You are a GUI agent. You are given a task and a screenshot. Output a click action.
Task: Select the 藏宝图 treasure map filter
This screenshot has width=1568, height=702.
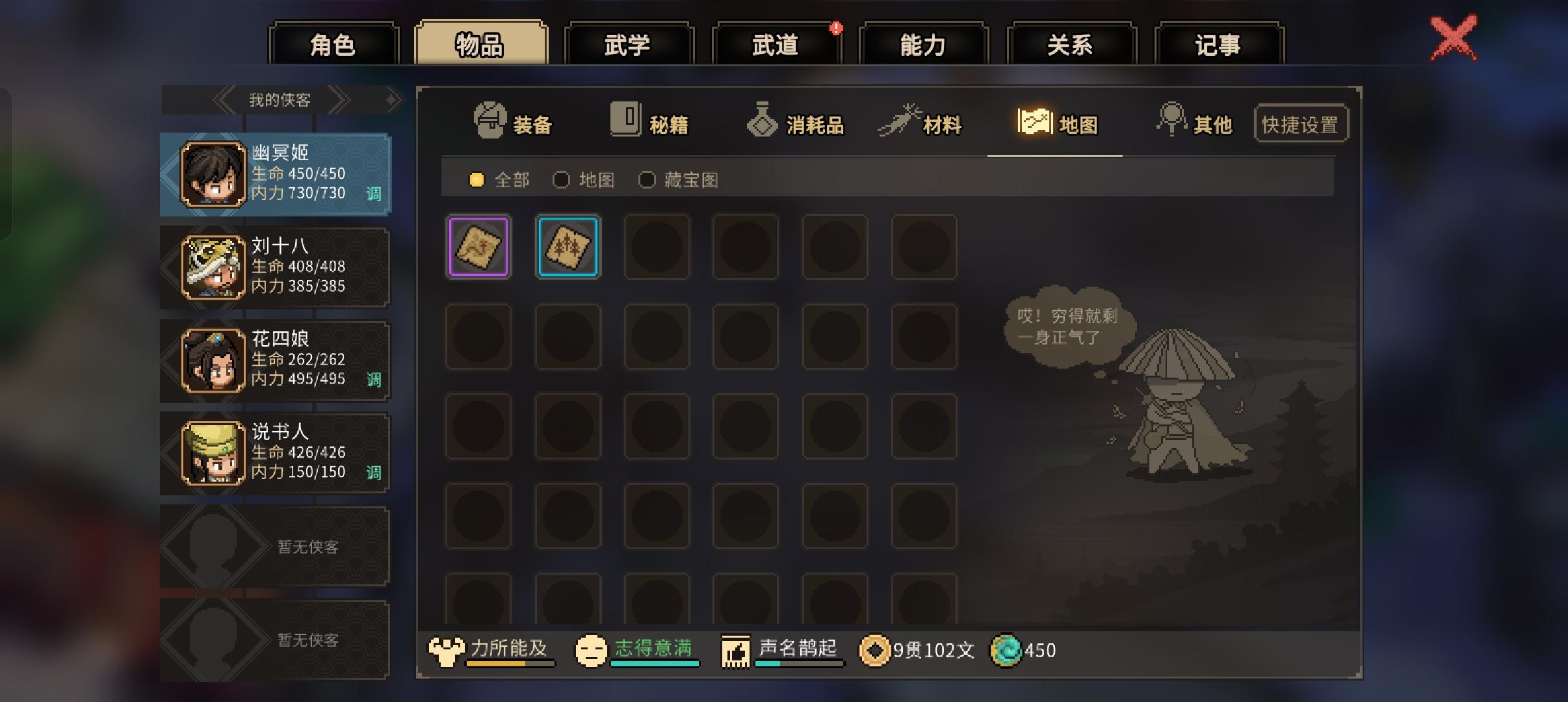pos(648,180)
